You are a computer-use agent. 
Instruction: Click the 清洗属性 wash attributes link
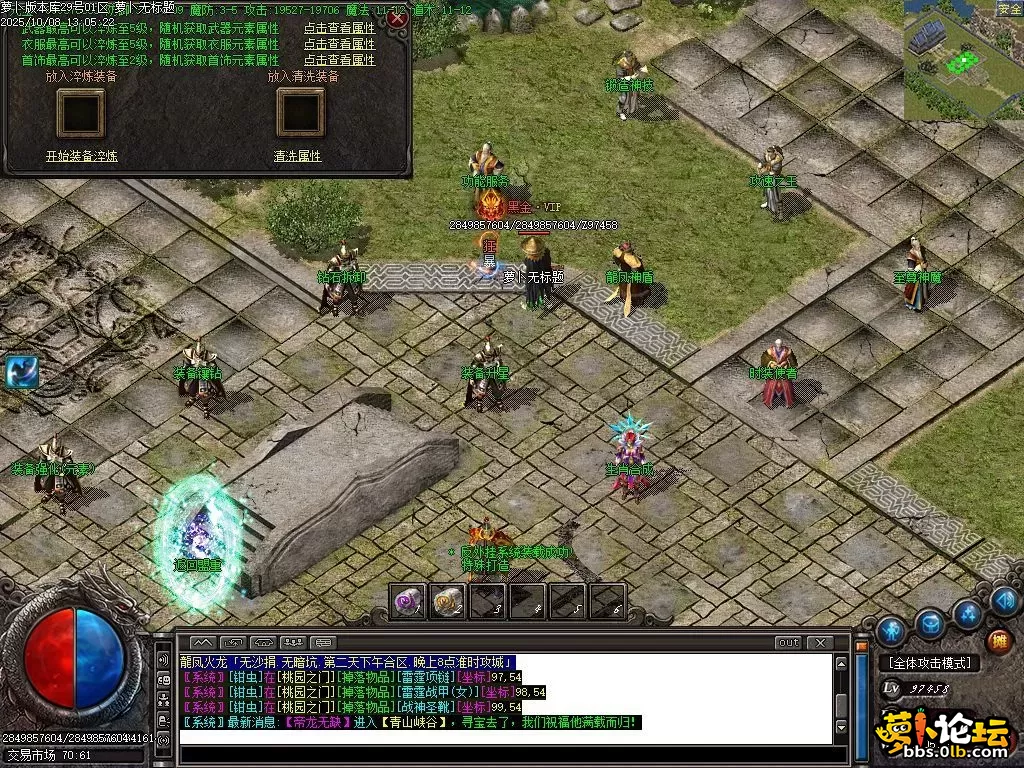tap(297, 157)
